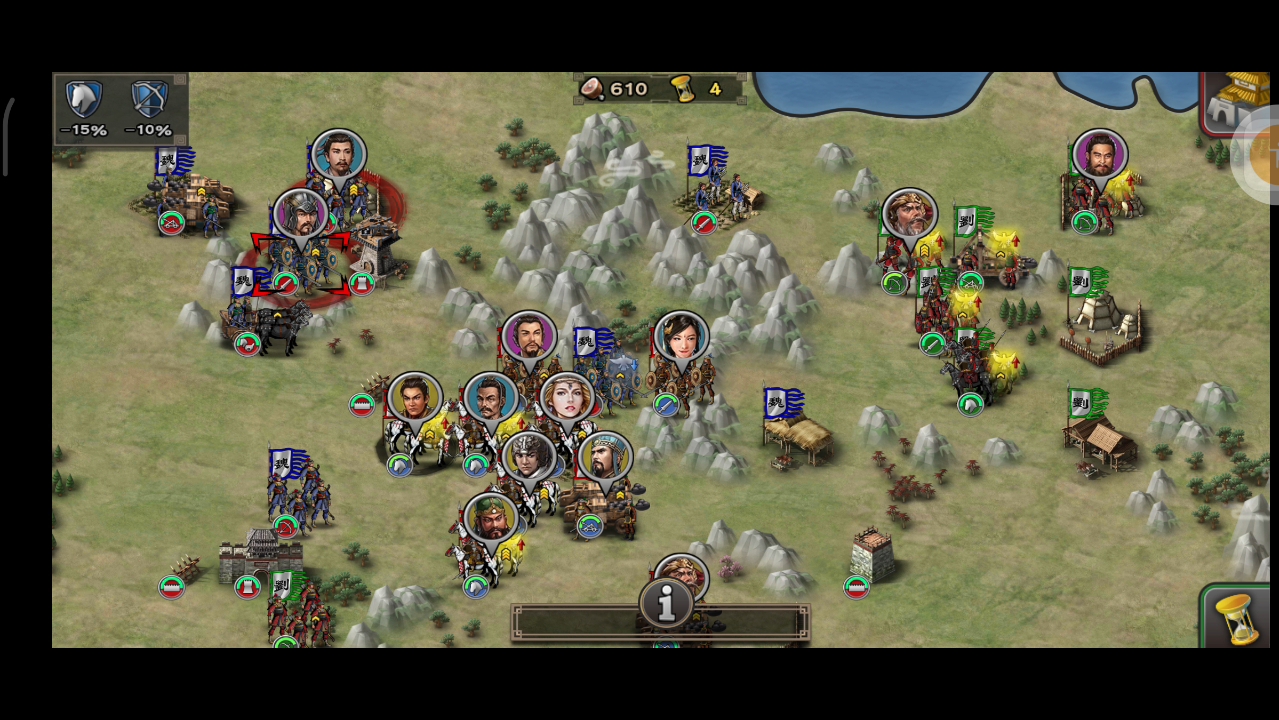
Task: End the turn with the hourglass button
Action: click(1238, 616)
